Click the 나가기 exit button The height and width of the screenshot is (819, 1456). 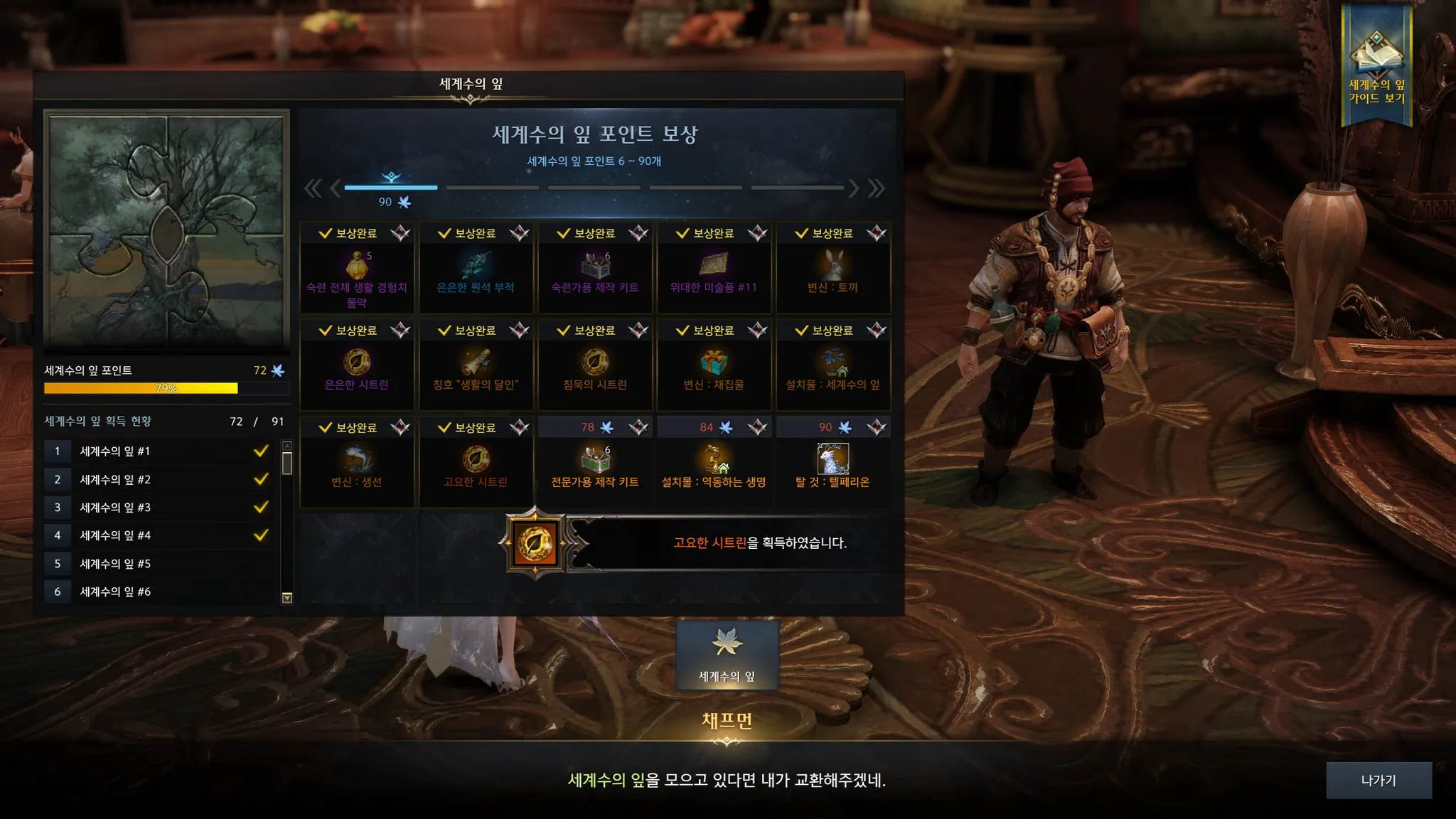point(1379,780)
